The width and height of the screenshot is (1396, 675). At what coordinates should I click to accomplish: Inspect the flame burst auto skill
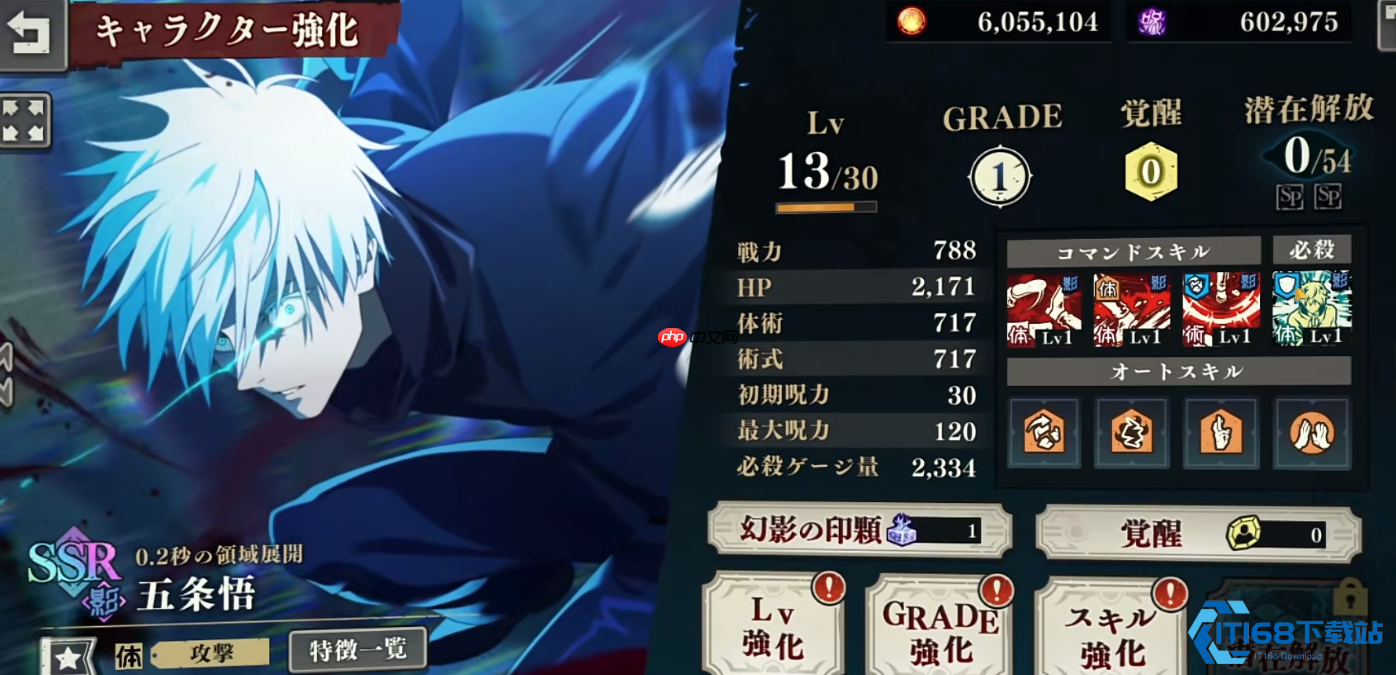click(1131, 432)
